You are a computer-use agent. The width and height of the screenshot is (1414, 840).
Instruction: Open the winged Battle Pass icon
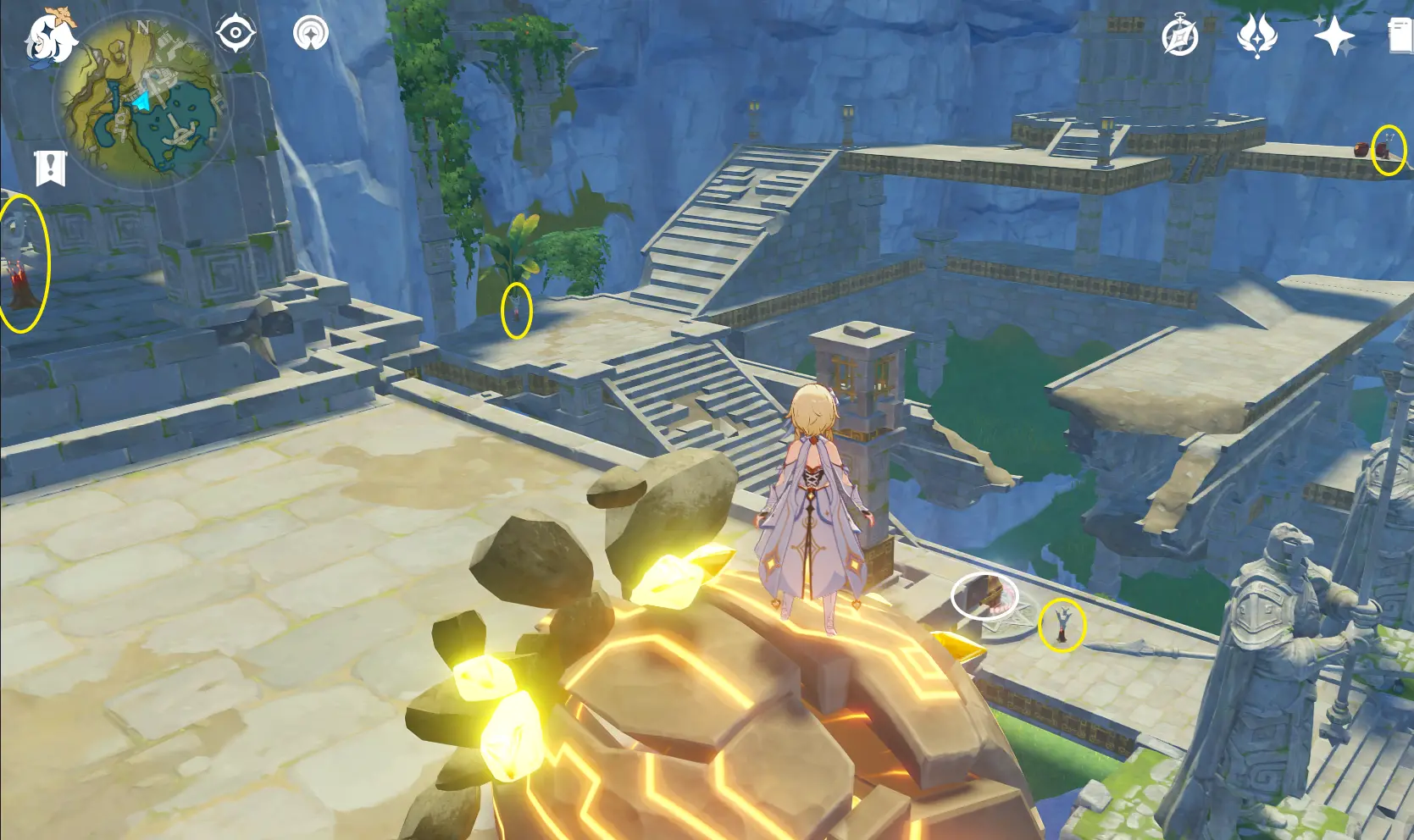(x=1256, y=37)
